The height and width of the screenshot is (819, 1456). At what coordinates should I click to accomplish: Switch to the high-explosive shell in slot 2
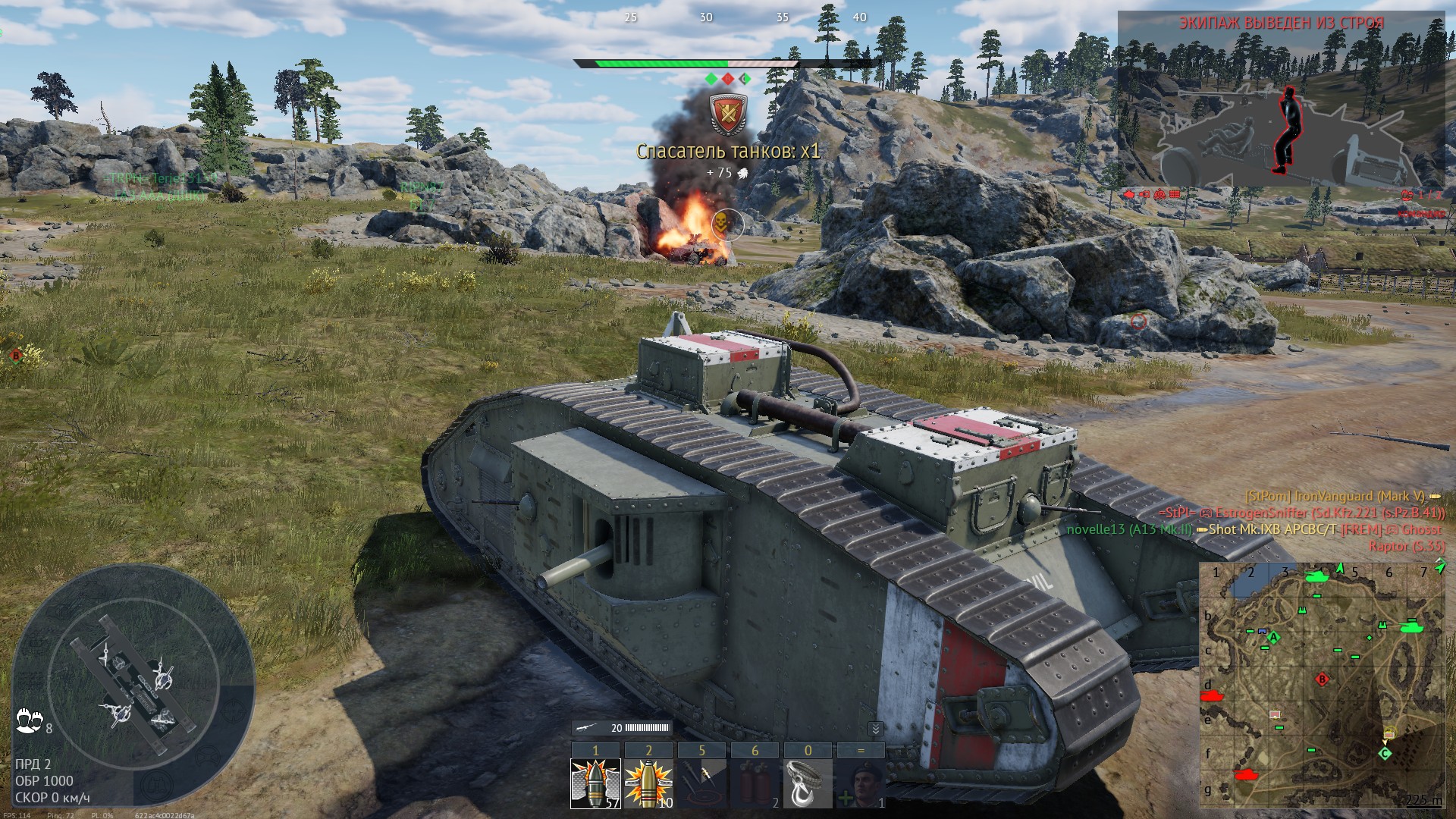coord(648,783)
